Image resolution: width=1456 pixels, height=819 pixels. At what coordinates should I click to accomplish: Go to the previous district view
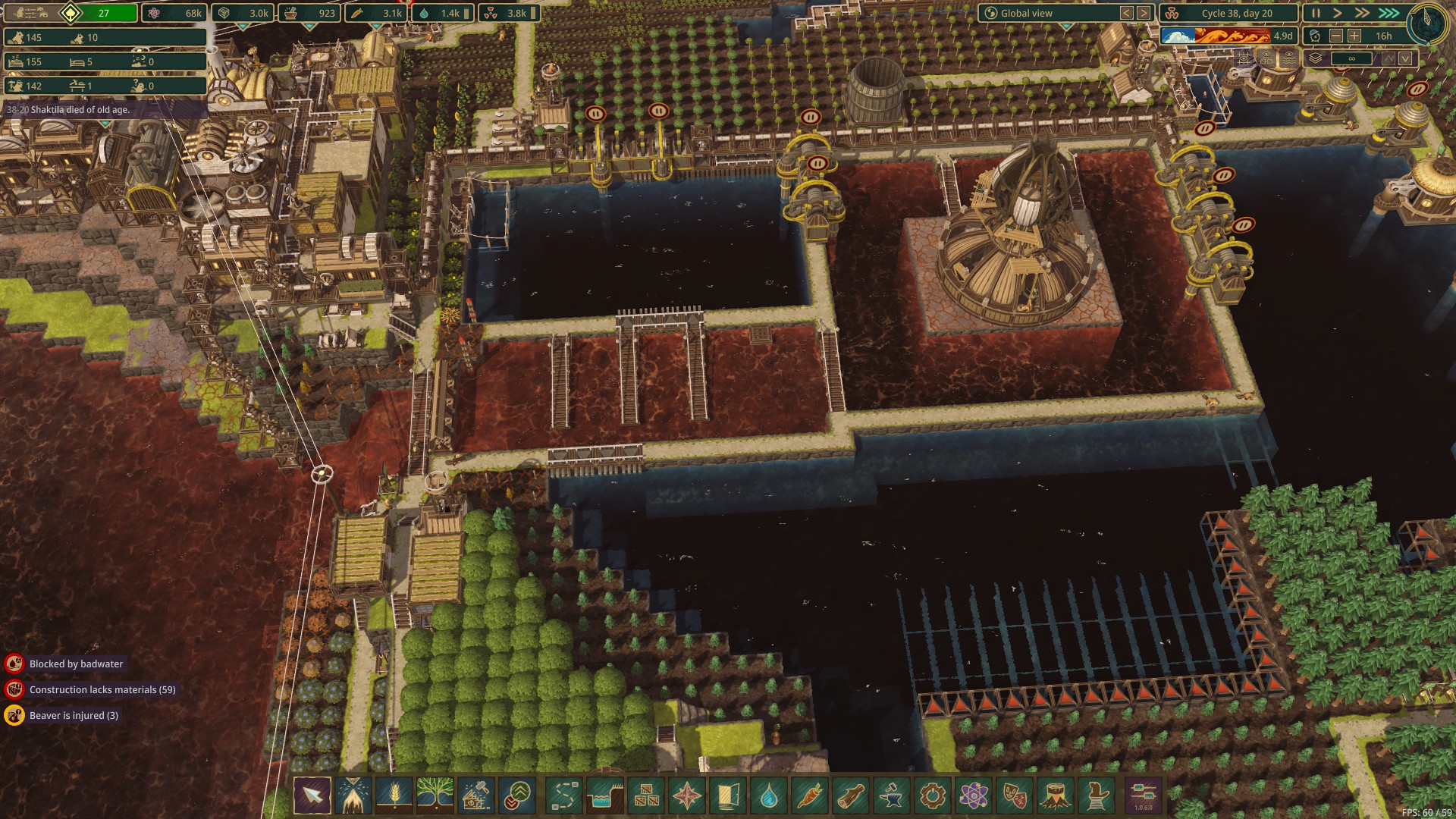pyautogui.click(x=1127, y=13)
